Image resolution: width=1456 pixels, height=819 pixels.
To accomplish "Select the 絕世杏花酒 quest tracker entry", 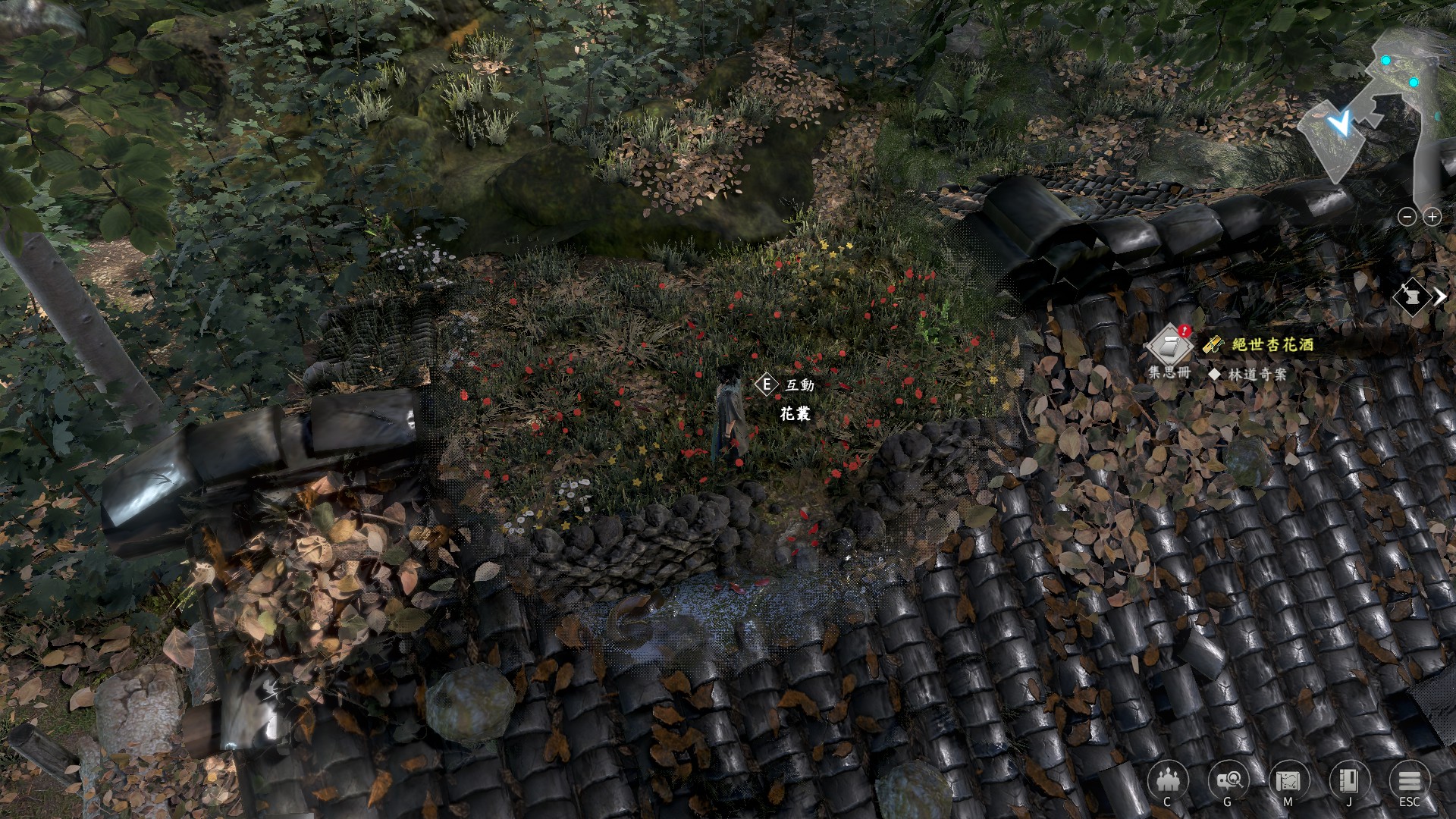I will click(1272, 344).
